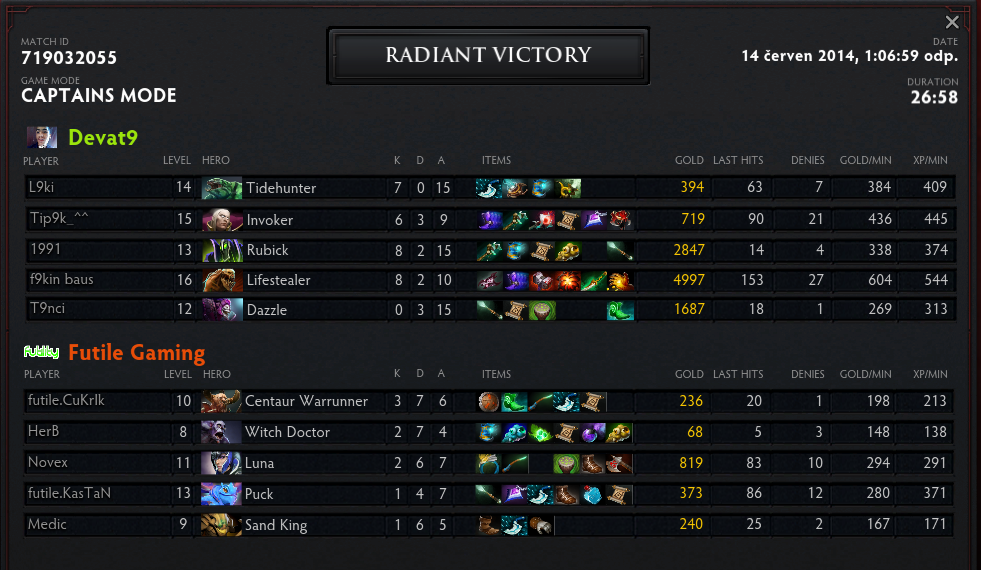Select player futile.KasTaN's name
This screenshot has width=981, height=570.
68,494
